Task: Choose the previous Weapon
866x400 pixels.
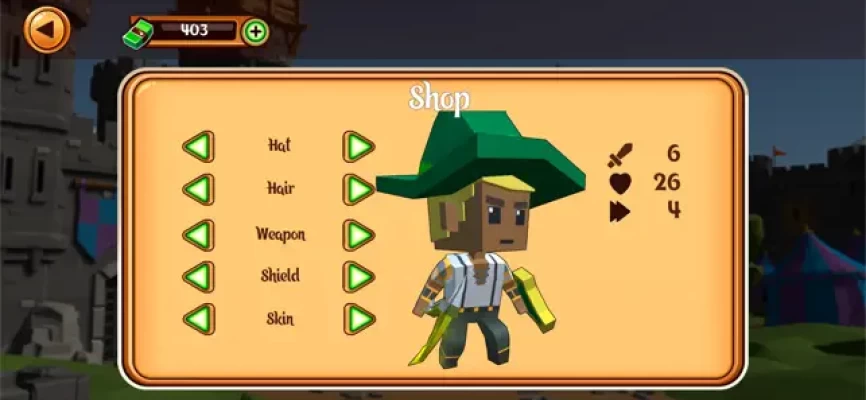Action: coord(198,235)
